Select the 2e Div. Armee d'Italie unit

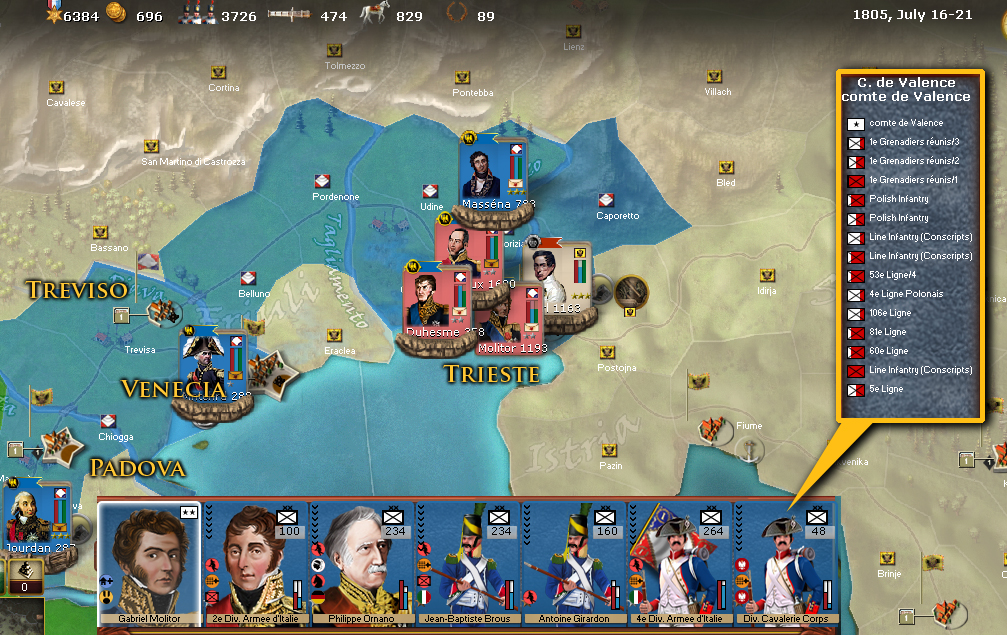pyautogui.click(x=255, y=560)
